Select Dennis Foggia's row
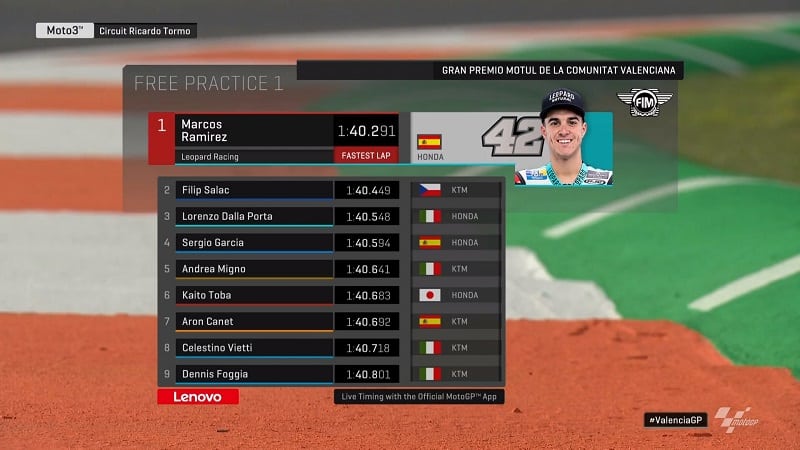The image size is (800, 450). (331, 374)
